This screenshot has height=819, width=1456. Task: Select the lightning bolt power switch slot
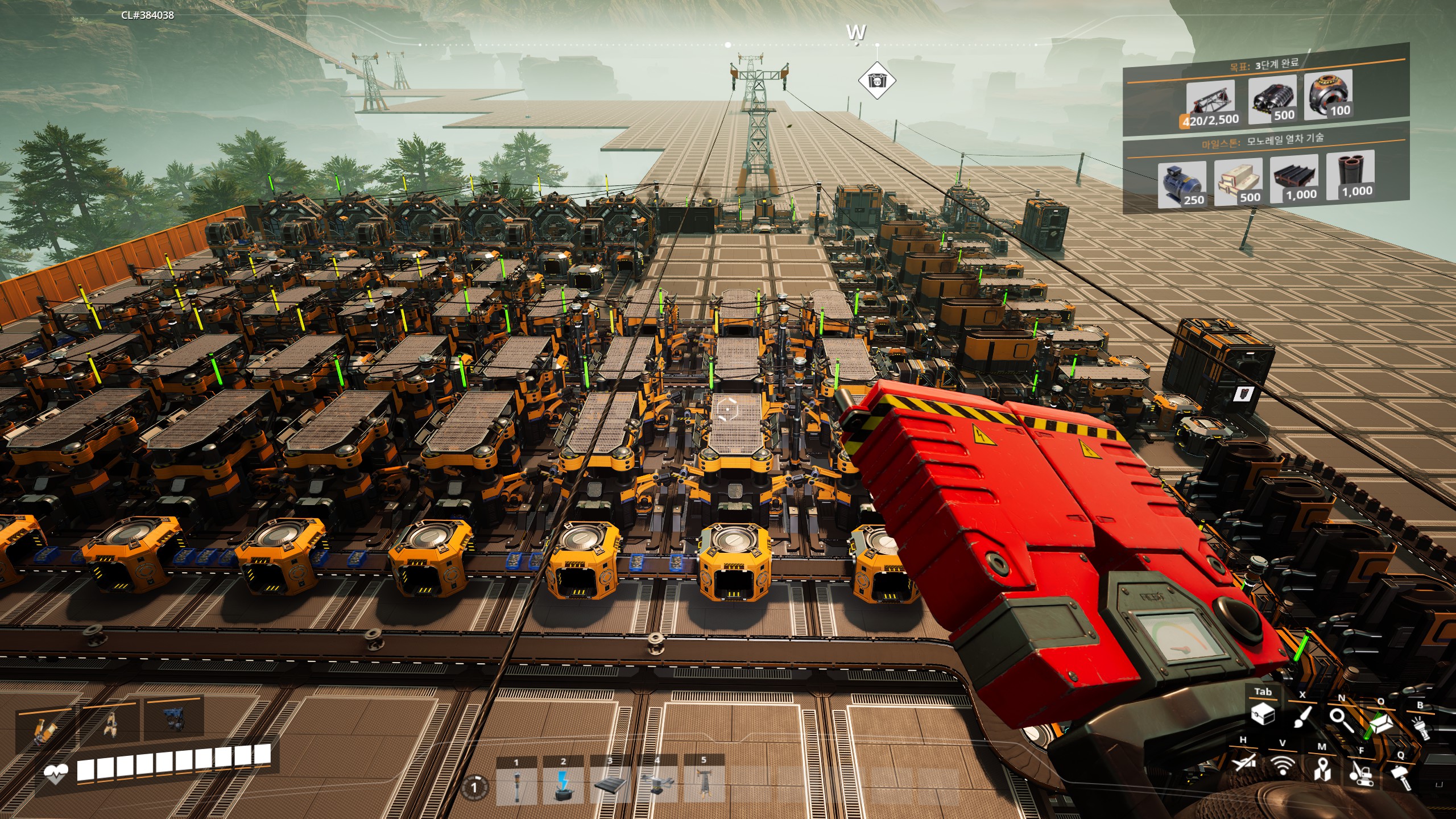point(563,785)
